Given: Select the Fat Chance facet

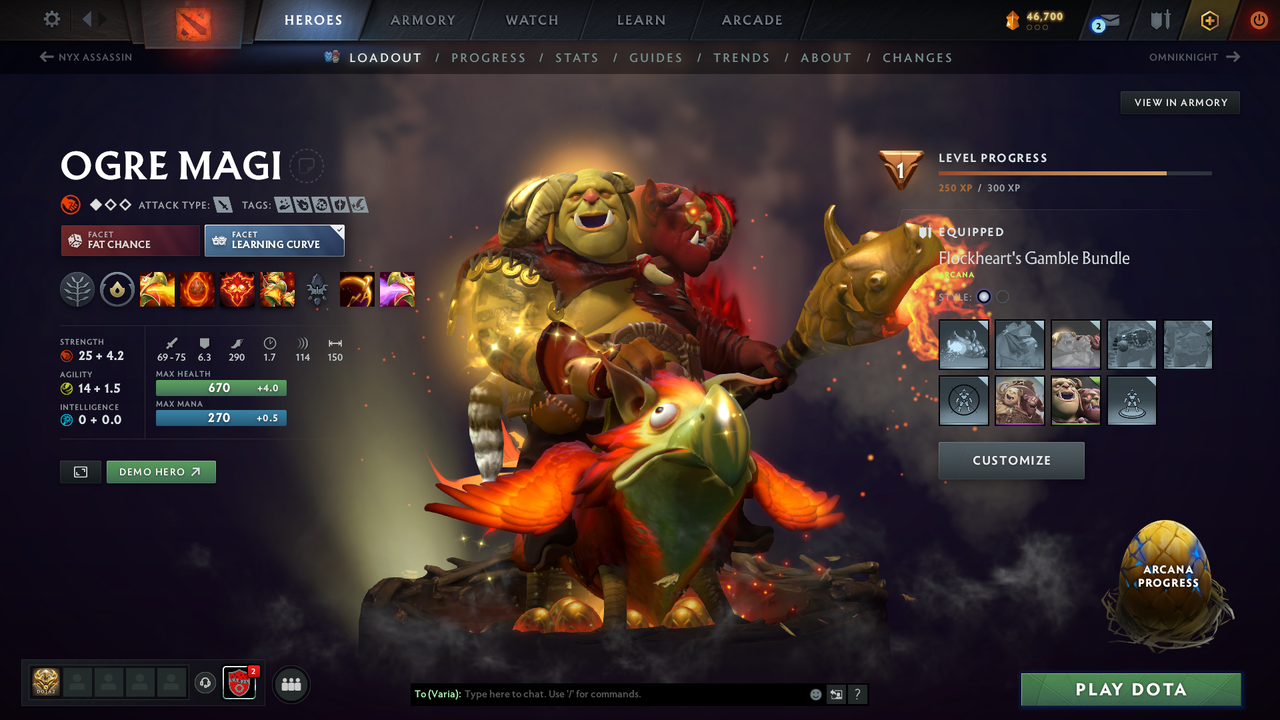Looking at the screenshot, I should (129, 240).
